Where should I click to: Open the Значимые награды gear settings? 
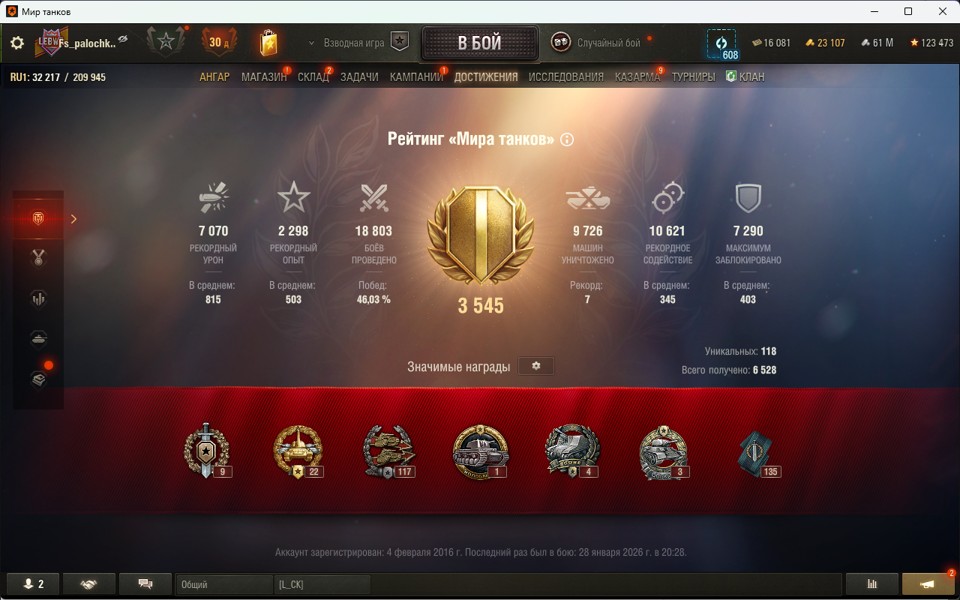(536, 366)
